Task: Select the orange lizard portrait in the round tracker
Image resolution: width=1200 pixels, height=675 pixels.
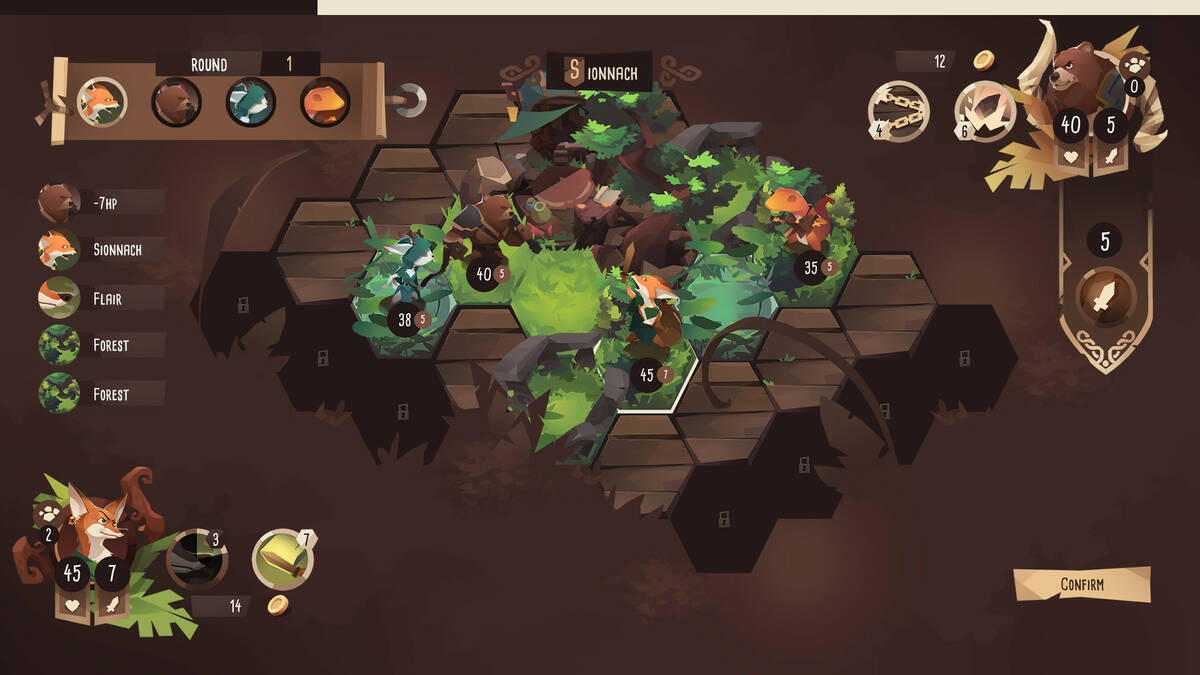Action: click(325, 101)
